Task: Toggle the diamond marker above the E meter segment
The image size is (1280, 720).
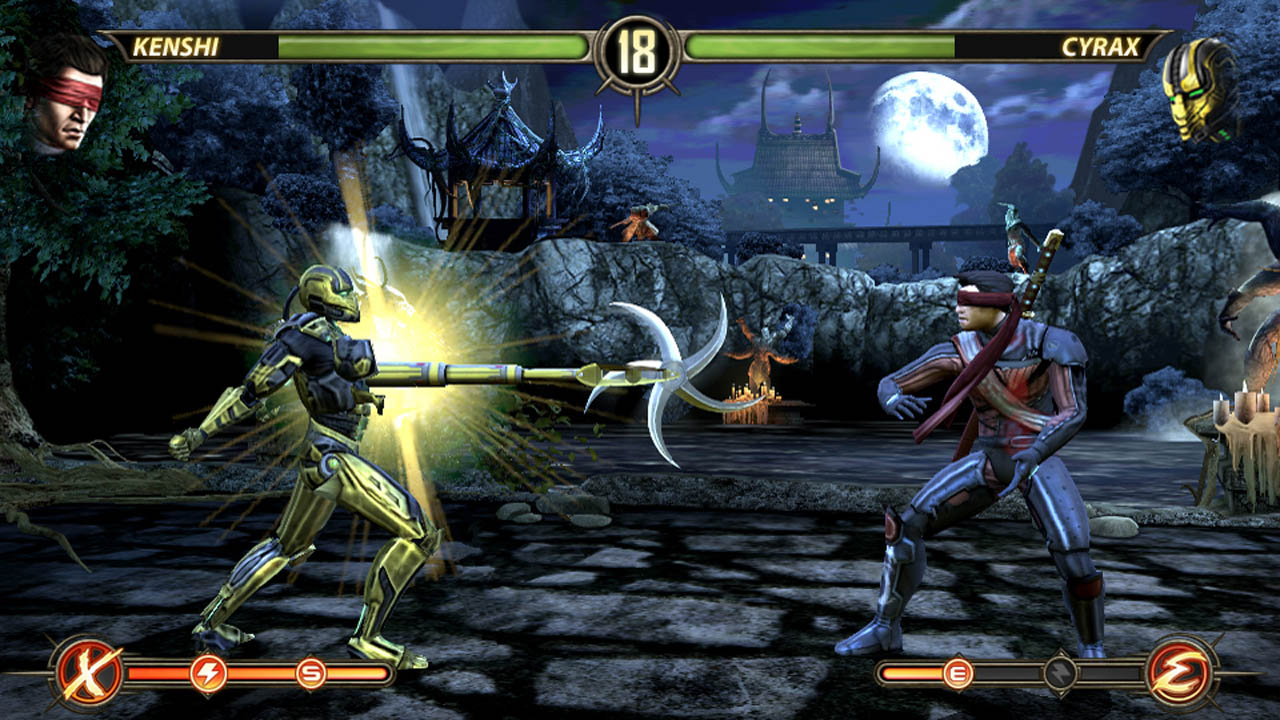Action: [957, 655]
